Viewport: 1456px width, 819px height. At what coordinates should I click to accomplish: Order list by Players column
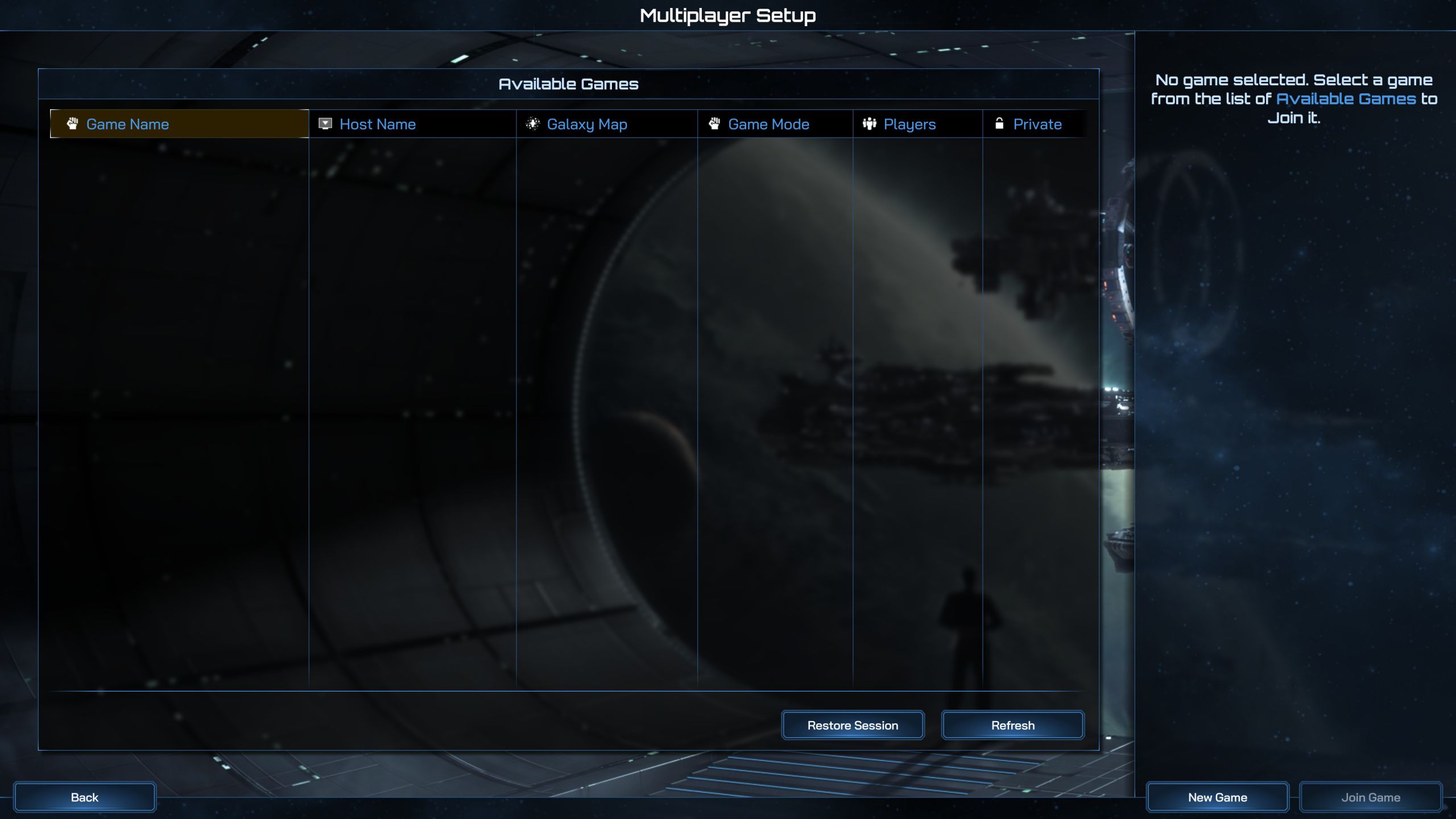(x=909, y=124)
